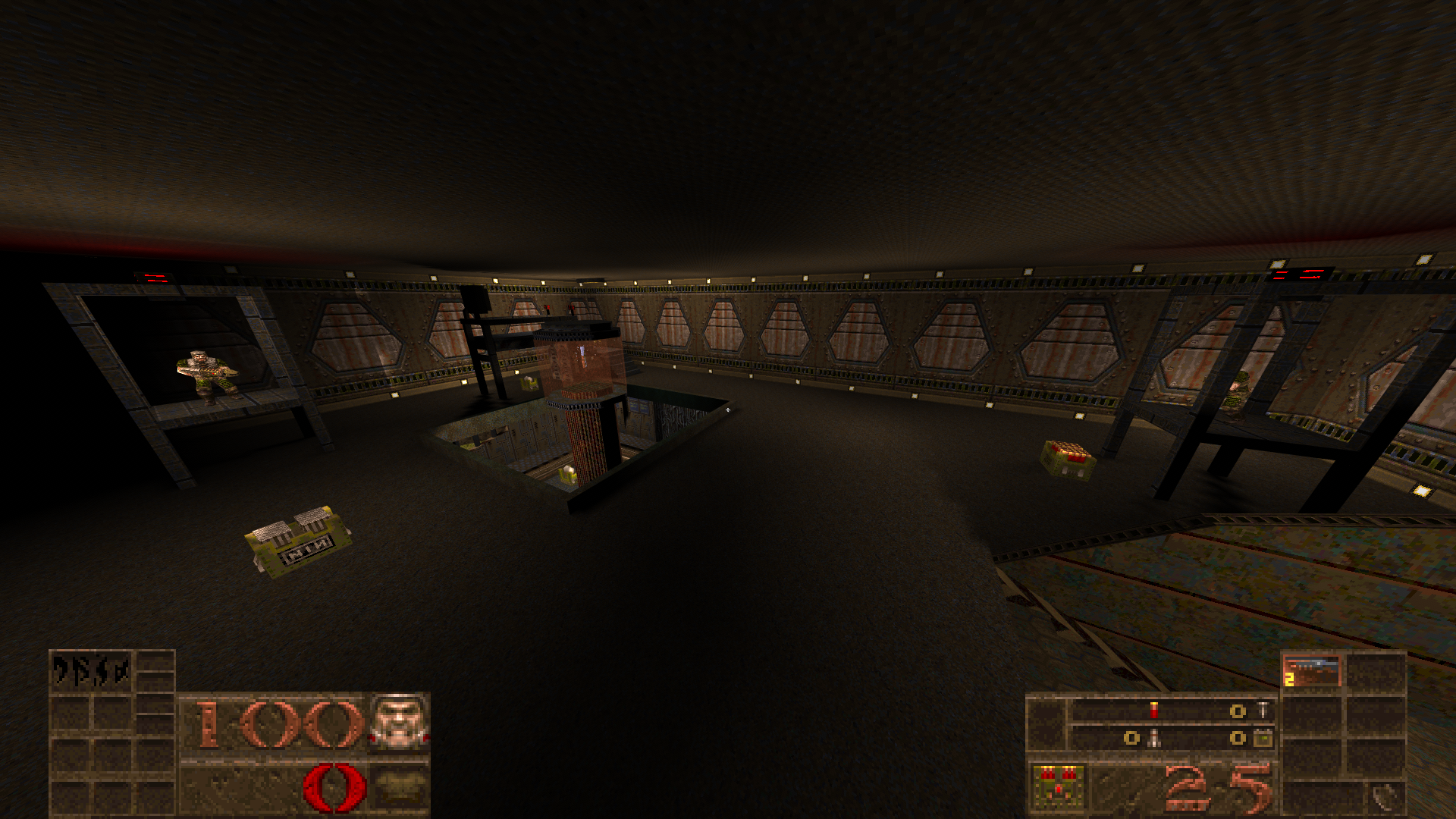This screenshot has height=819, width=1456.
Task: Click the nail ammo icon in the ammo panel
Action: pyautogui.click(x=1263, y=710)
